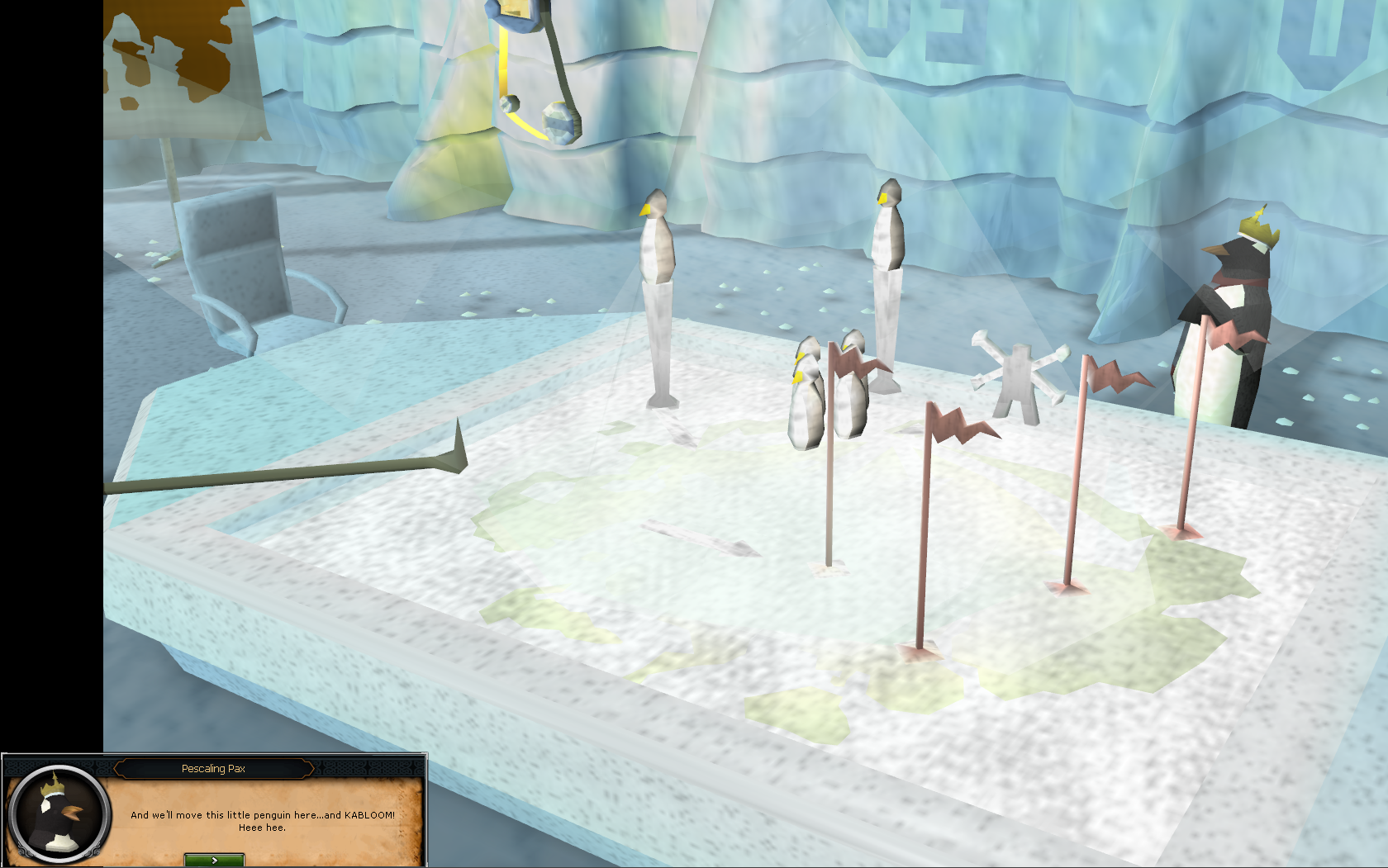Click the green continue arrow in the dialogue box
The width and height of the screenshot is (1388, 868).
(x=213, y=859)
